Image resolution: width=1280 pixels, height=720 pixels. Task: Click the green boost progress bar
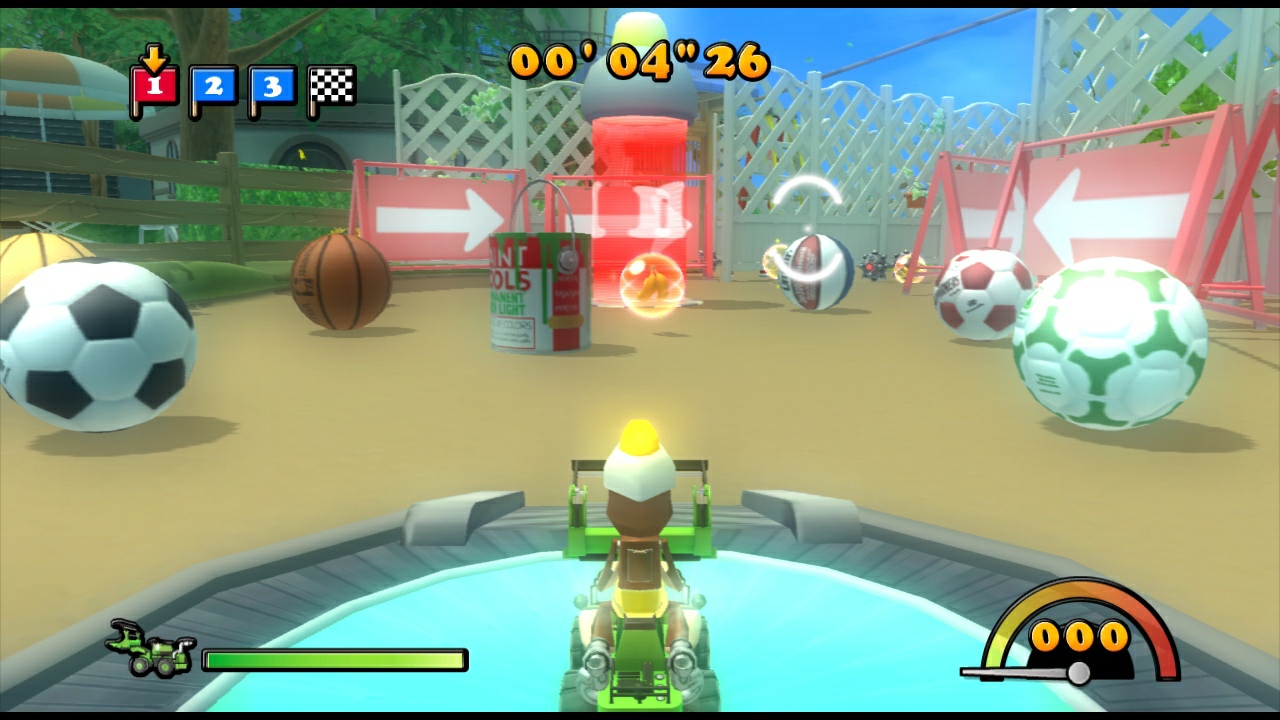pyautogui.click(x=335, y=659)
